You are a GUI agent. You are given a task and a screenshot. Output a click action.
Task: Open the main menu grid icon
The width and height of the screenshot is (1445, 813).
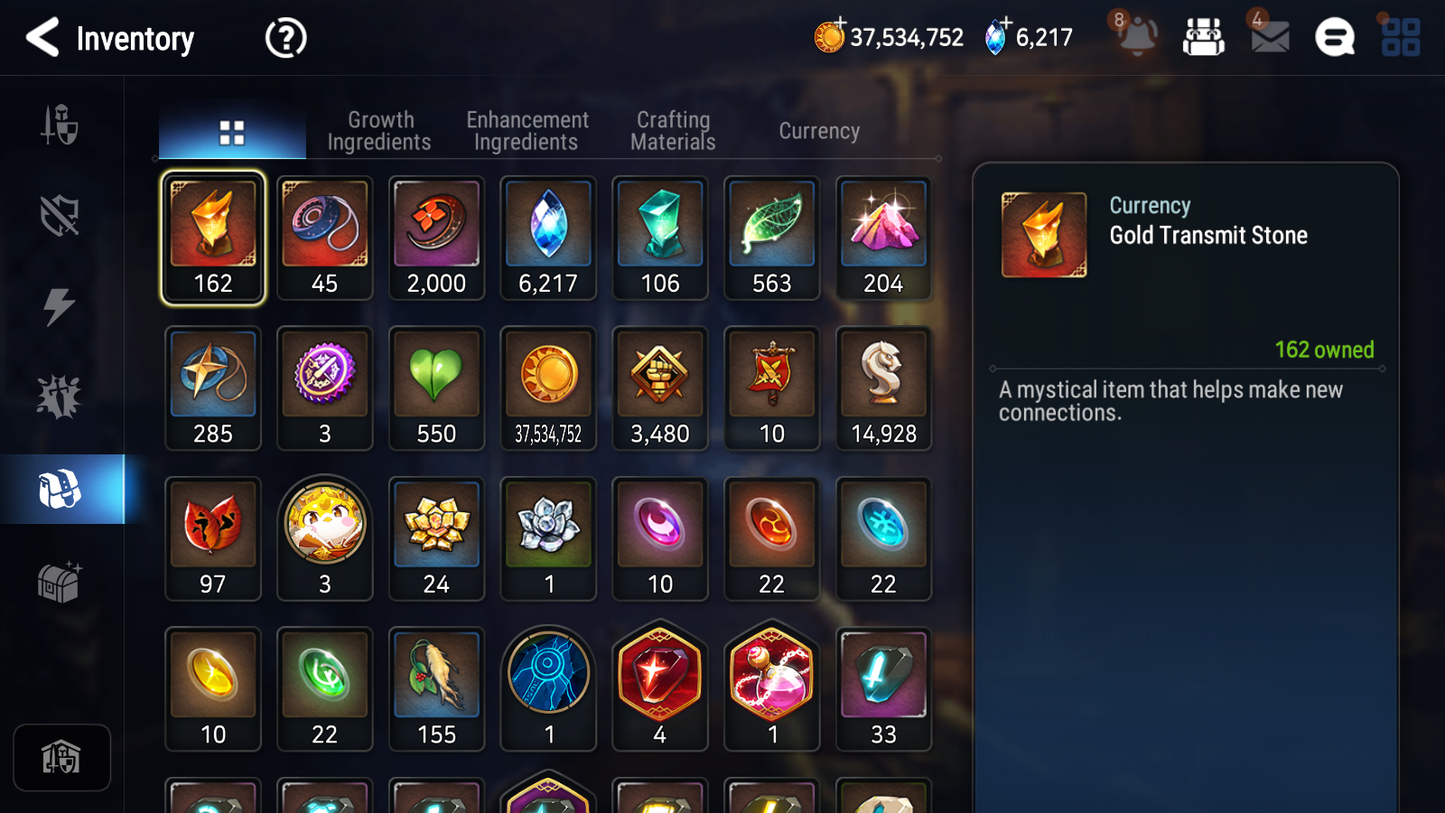[x=1399, y=37]
